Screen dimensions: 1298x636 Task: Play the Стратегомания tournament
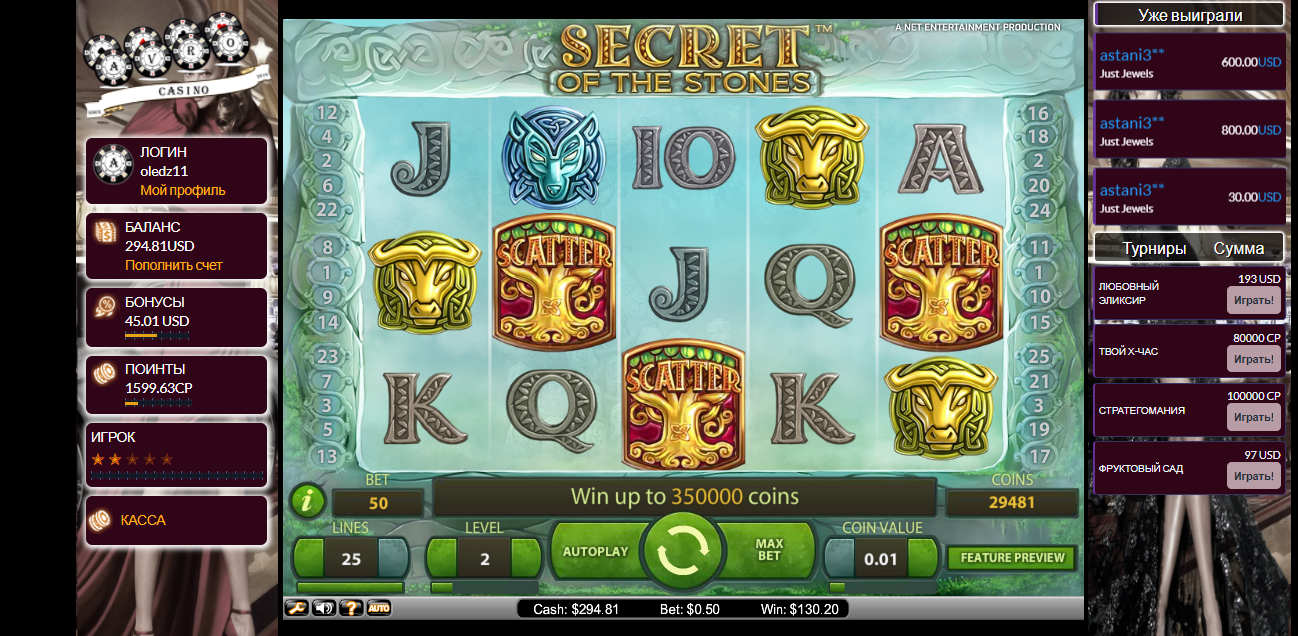click(x=1253, y=417)
